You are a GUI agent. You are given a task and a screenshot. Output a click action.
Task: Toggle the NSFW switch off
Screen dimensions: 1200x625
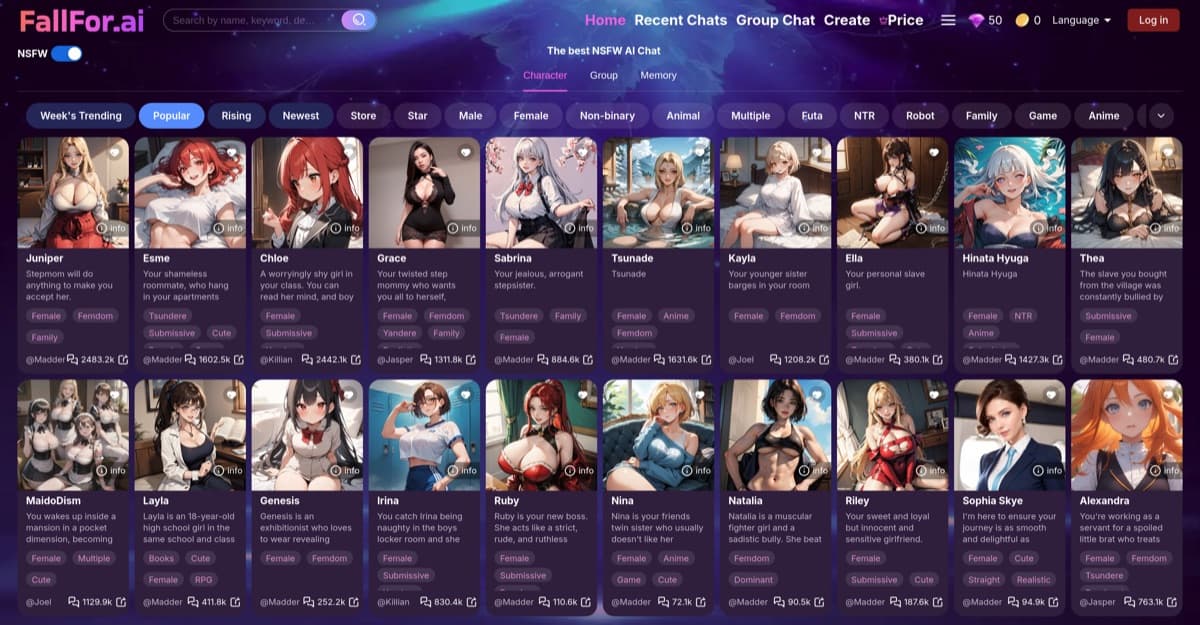coord(67,54)
